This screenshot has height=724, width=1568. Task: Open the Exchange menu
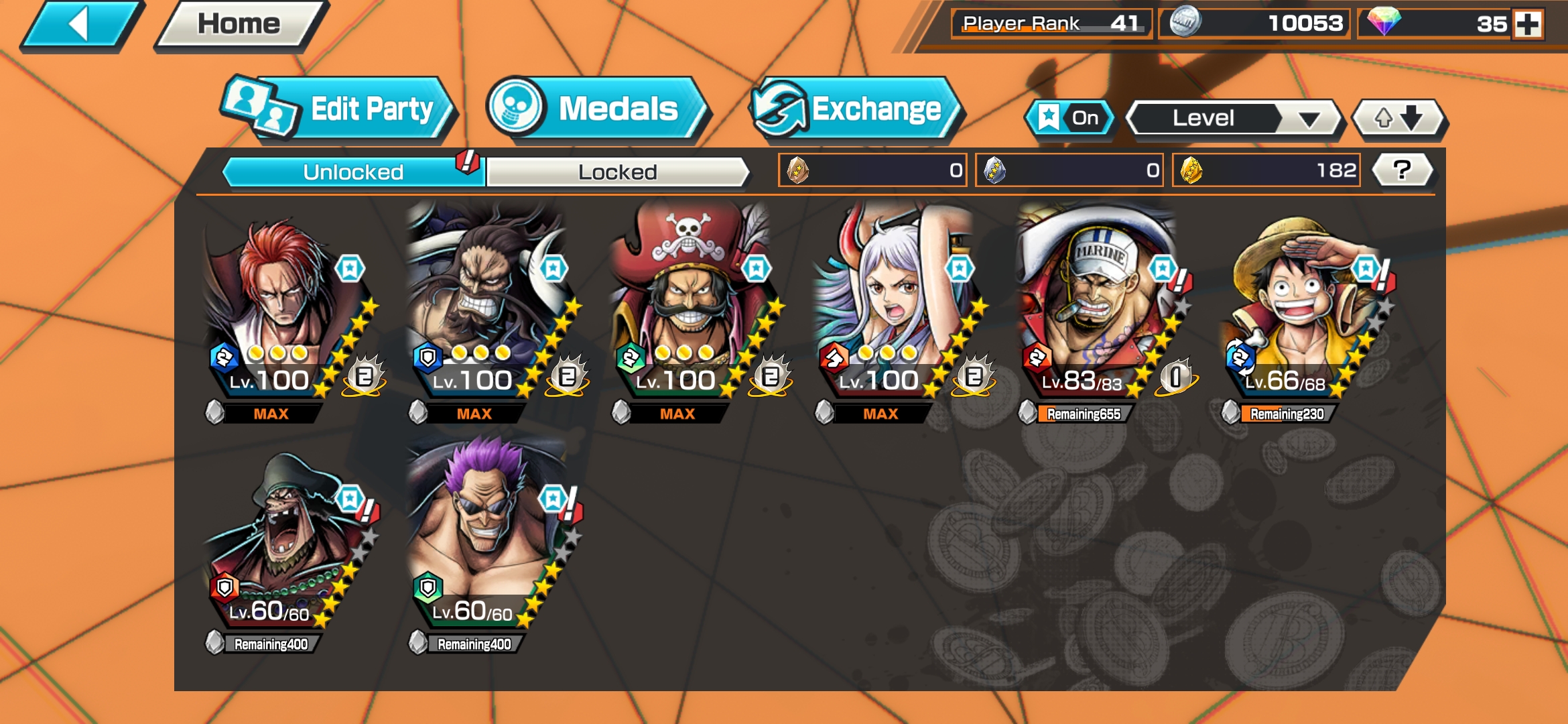(x=856, y=109)
